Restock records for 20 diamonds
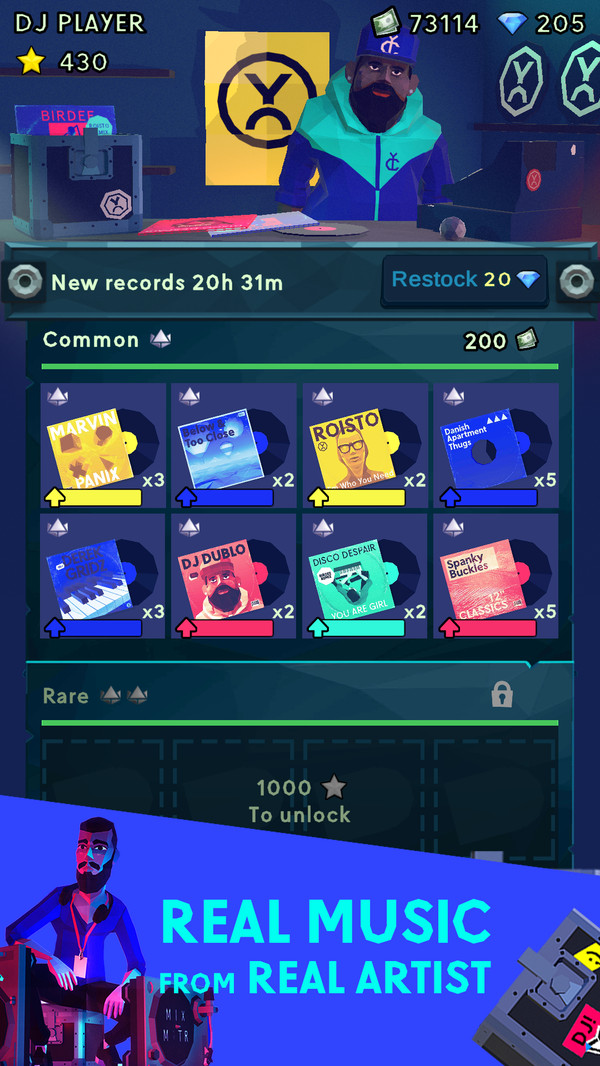The width and height of the screenshot is (600, 1066). tap(465, 280)
